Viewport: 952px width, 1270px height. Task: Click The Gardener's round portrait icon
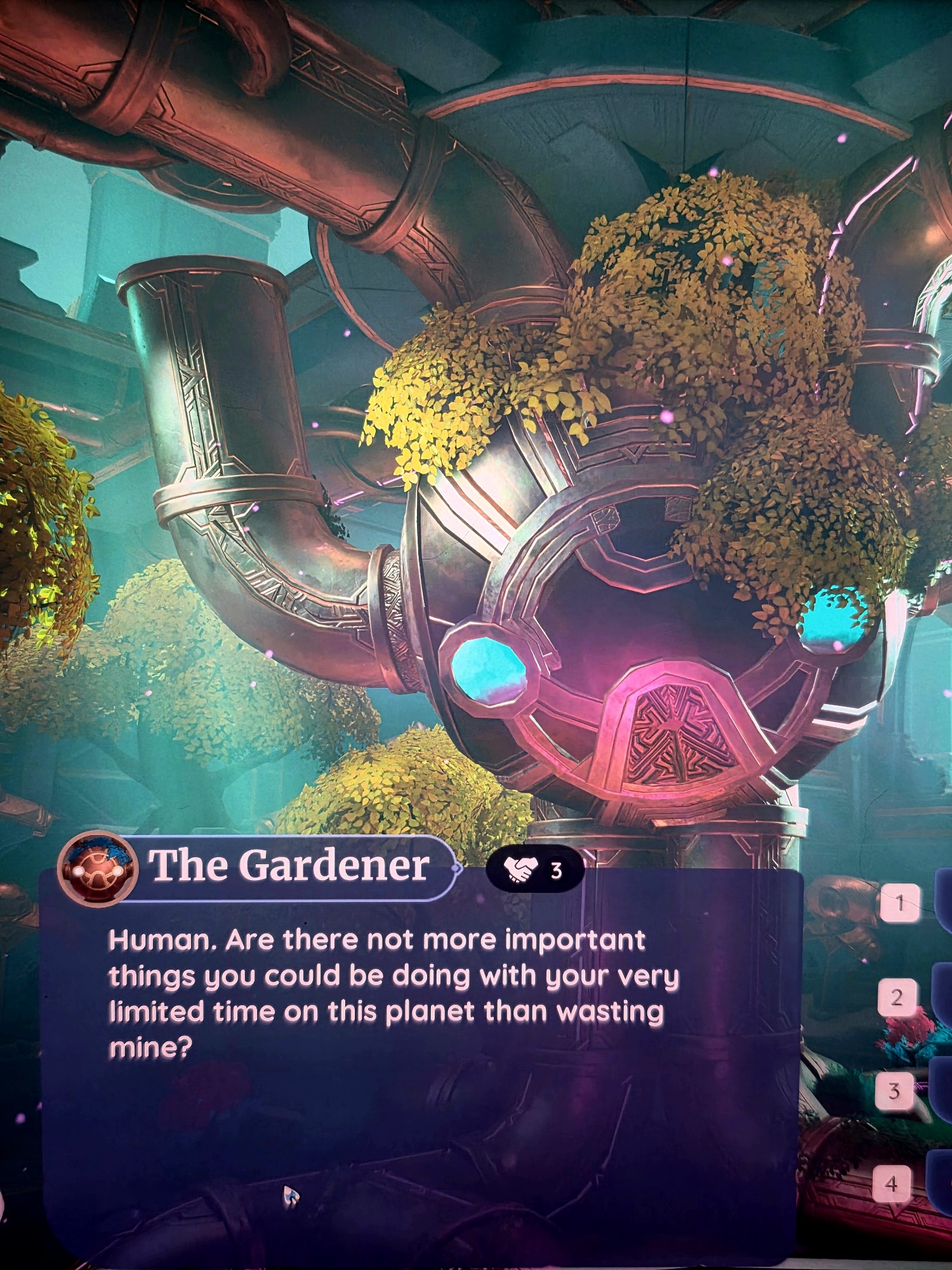click(x=97, y=868)
